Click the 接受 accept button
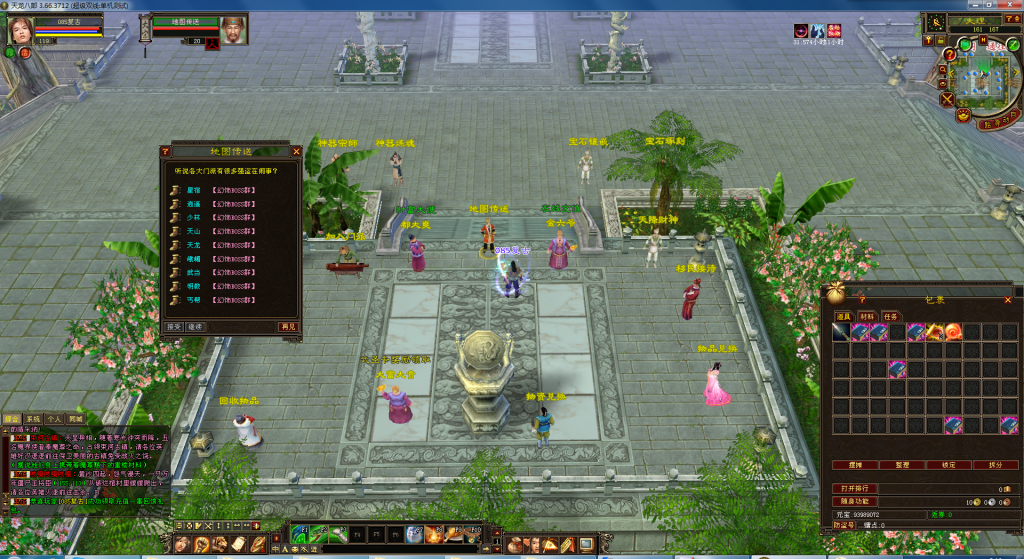Viewport: 1024px width, 559px height. (x=173, y=326)
